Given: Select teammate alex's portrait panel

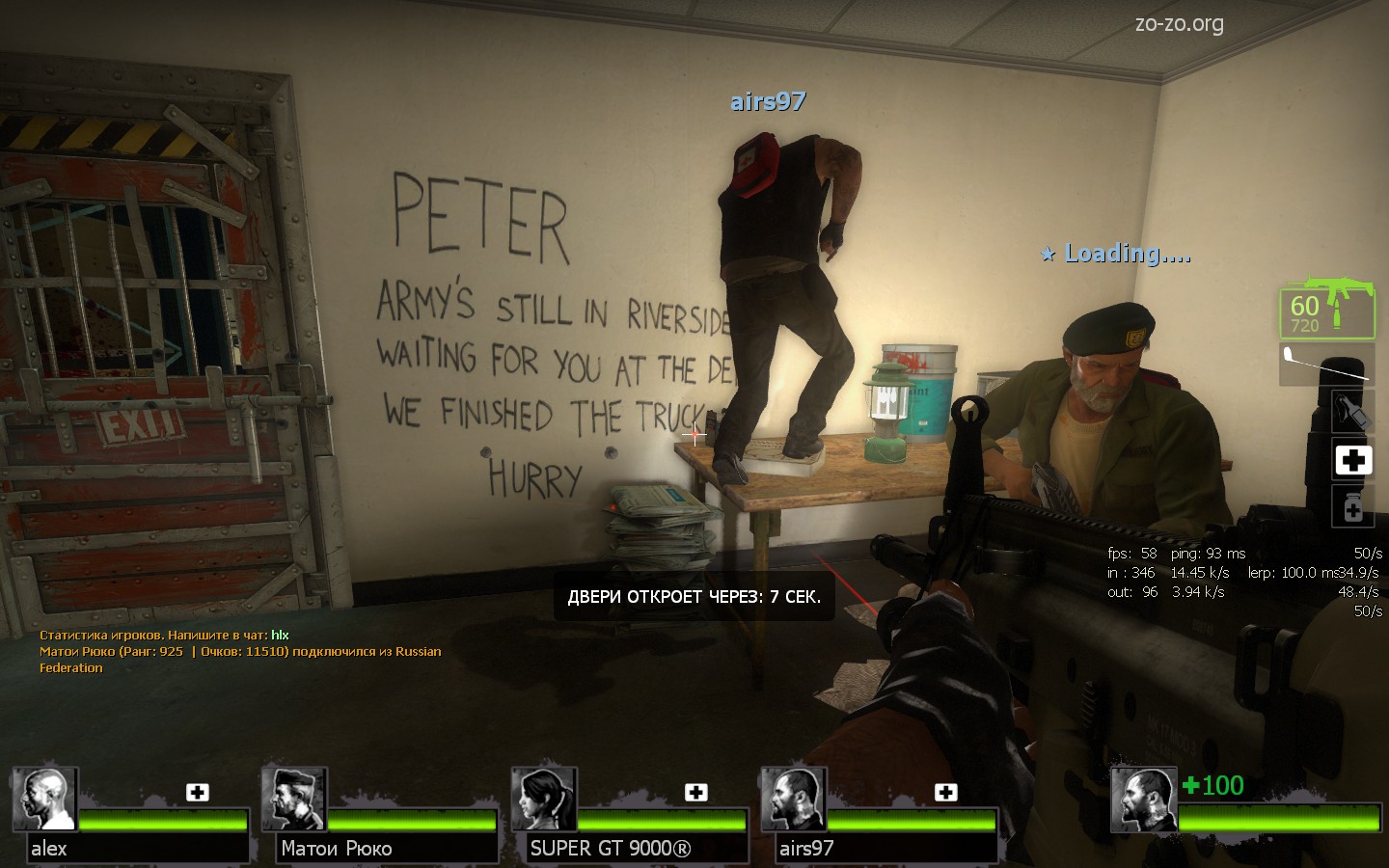Looking at the screenshot, I should click(44, 800).
